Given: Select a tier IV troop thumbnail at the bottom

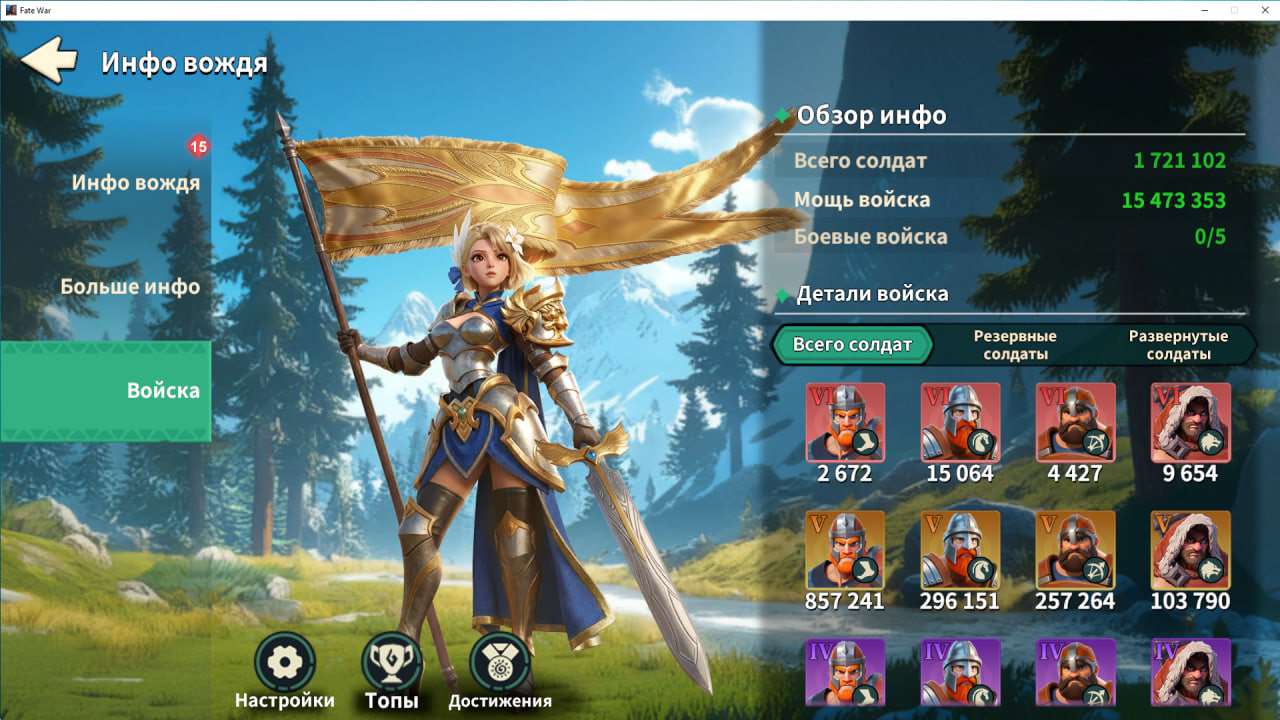Looking at the screenshot, I should [845, 690].
